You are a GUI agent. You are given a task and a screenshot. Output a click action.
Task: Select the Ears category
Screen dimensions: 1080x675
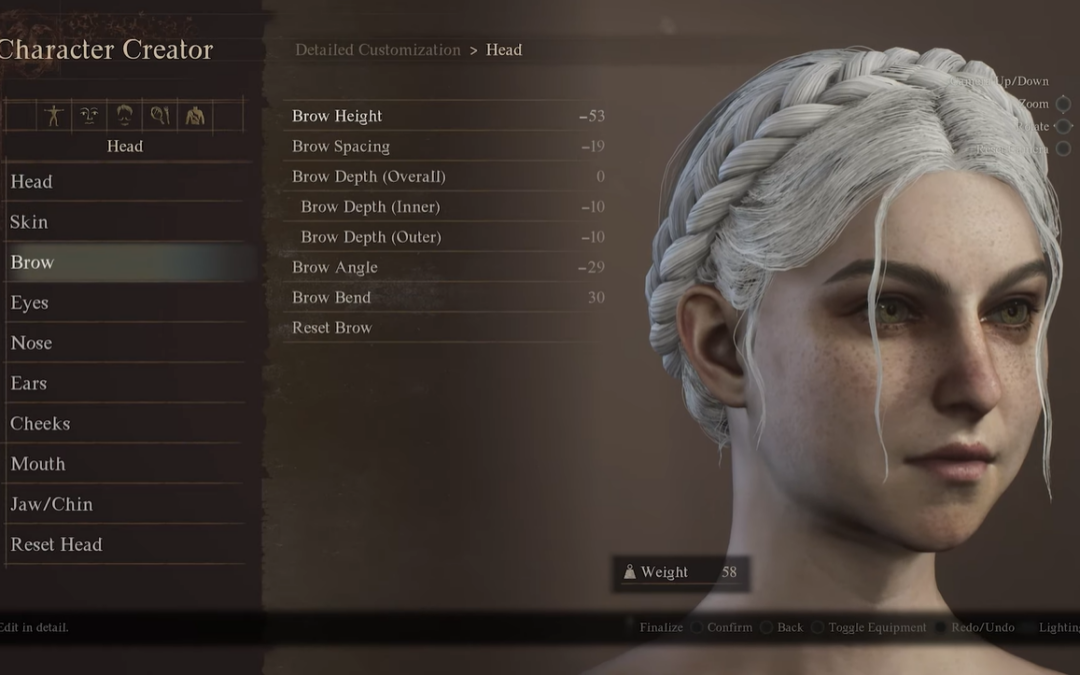[x=28, y=383]
